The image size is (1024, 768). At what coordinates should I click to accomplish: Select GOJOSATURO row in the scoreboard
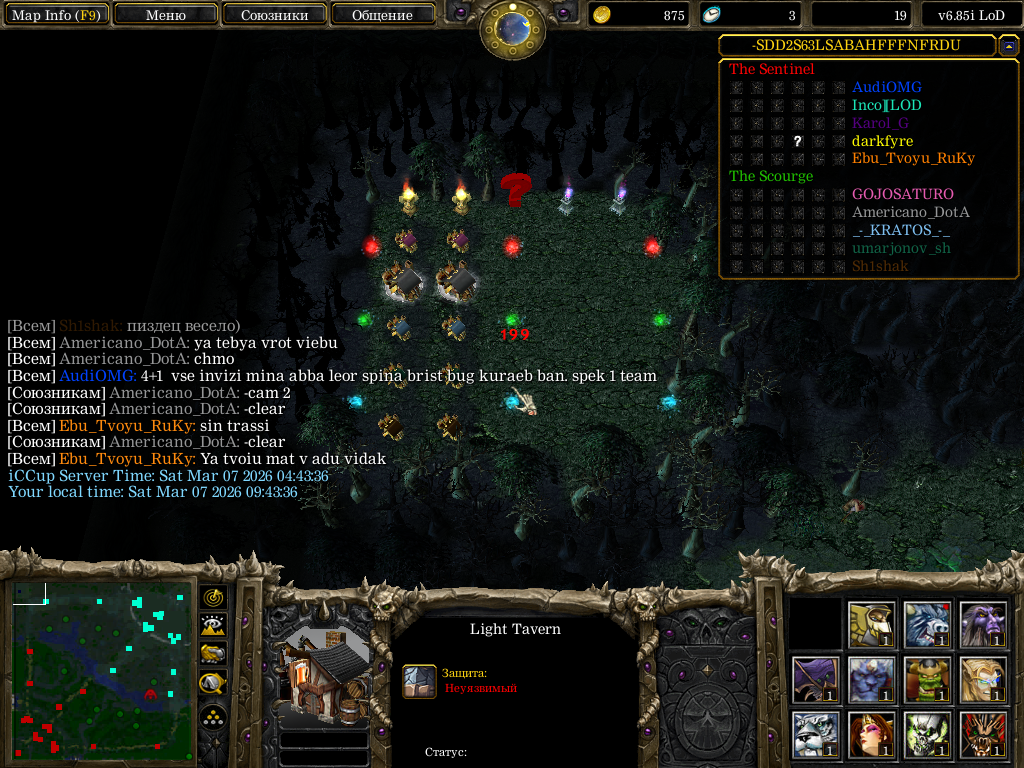click(x=902, y=194)
